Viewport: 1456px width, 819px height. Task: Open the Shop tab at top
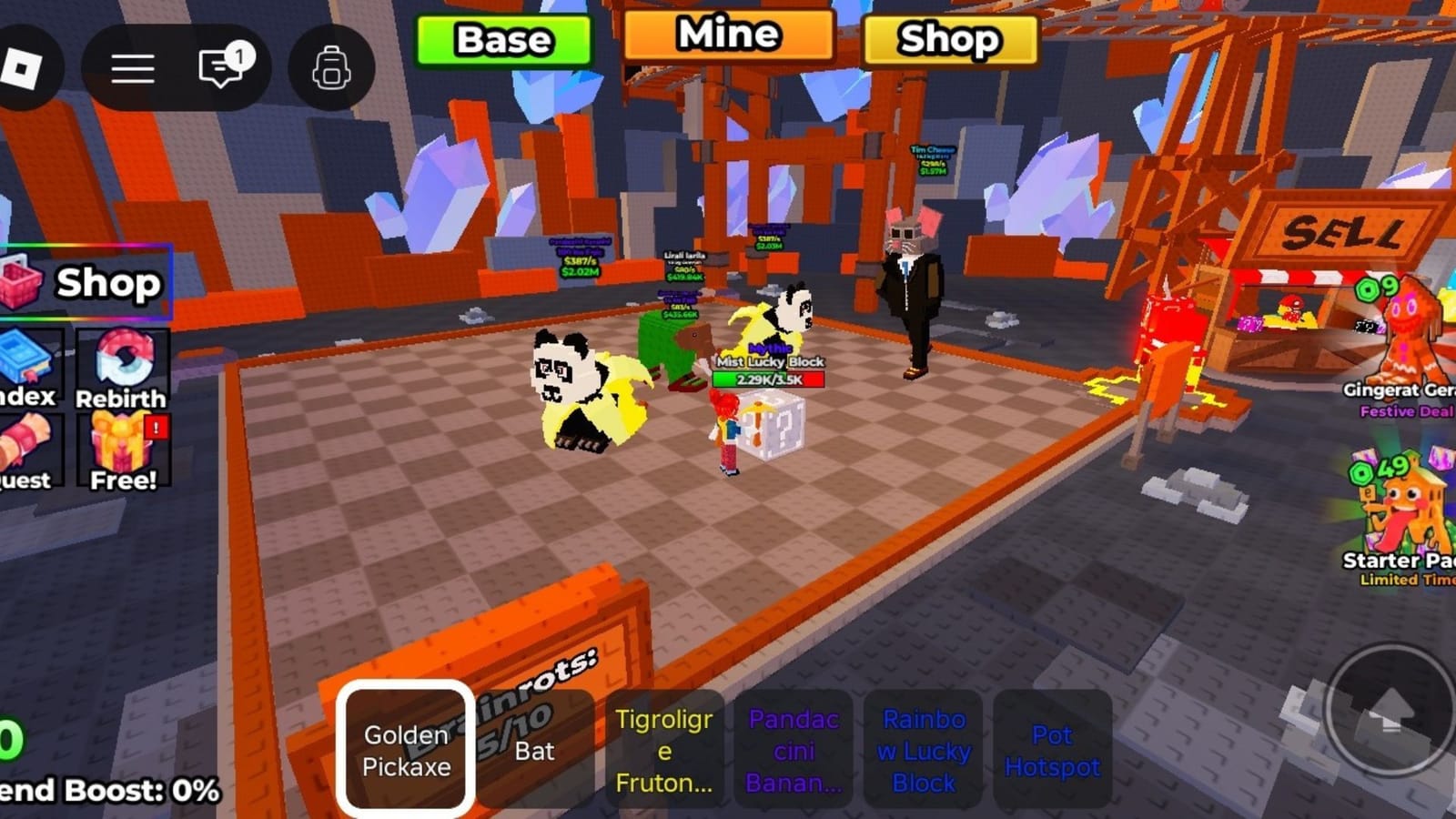coord(948,40)
